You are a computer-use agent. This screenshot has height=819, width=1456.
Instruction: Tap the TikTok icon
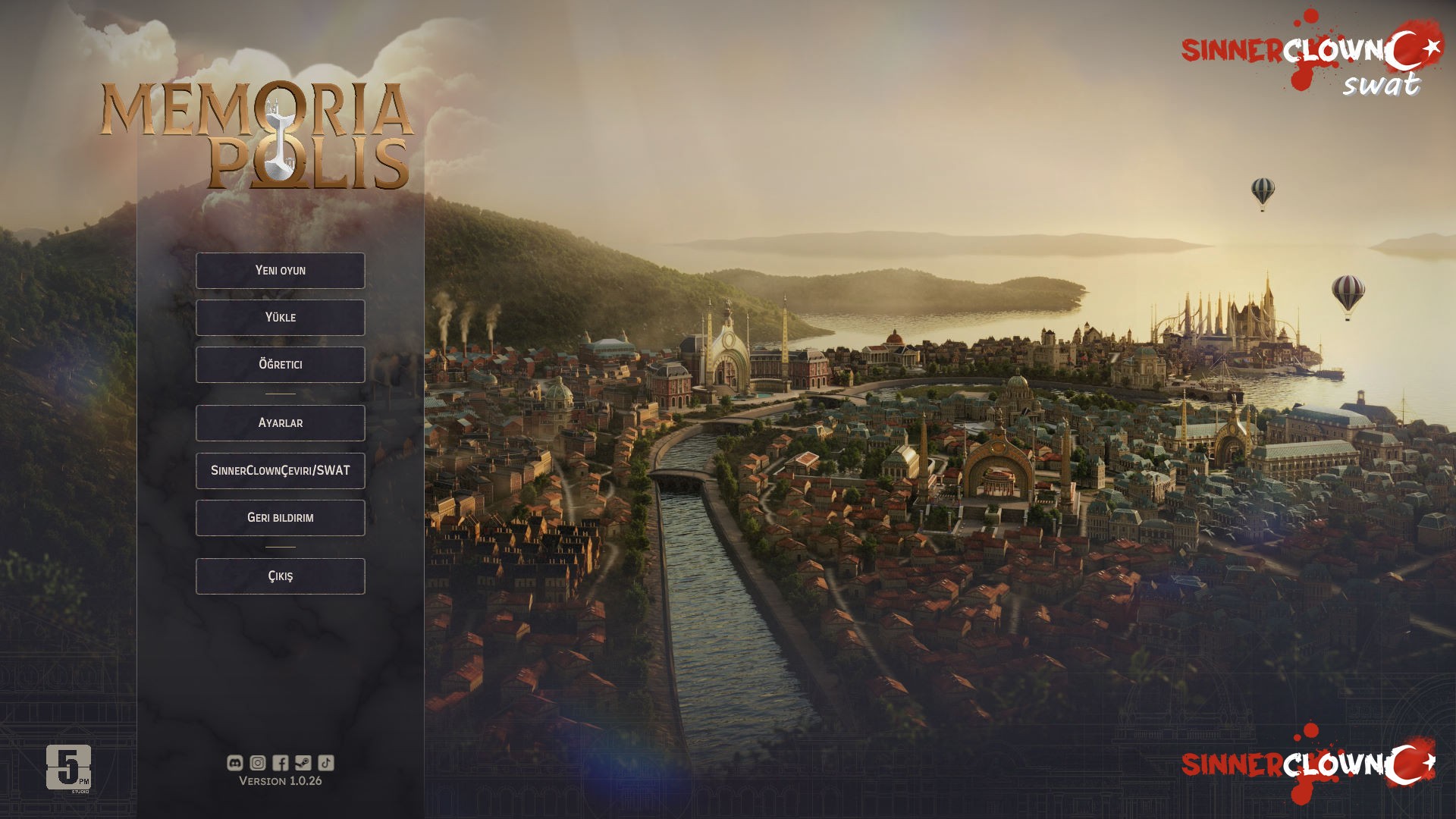click(326, 763)
